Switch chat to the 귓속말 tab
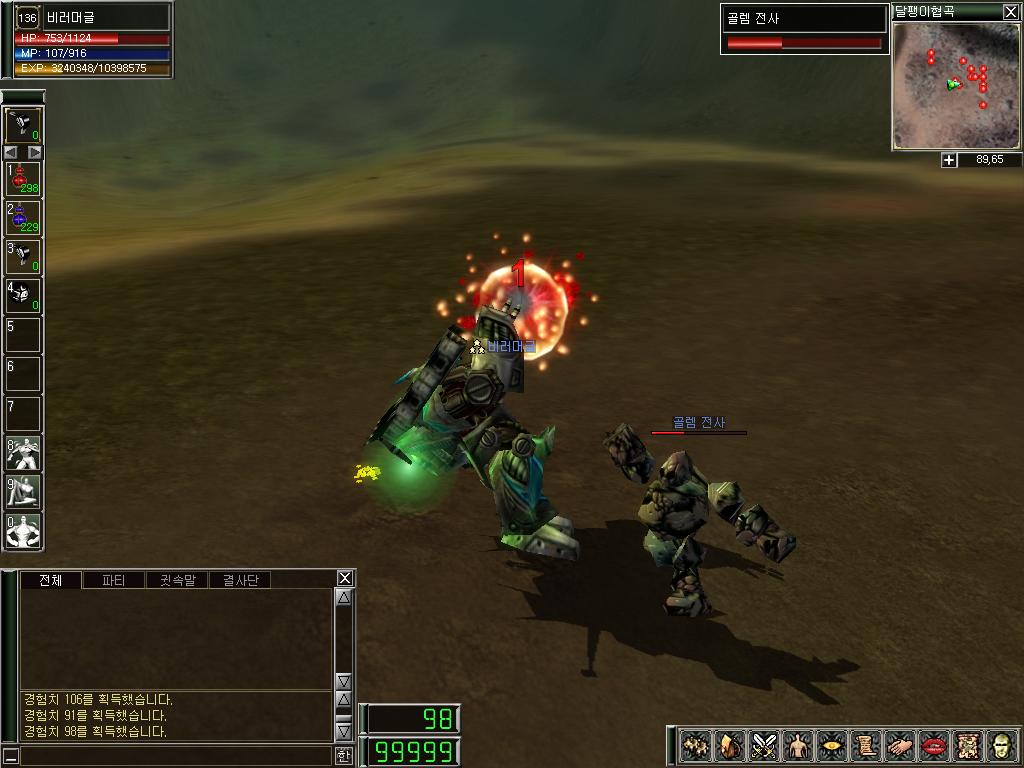 tap(177, 580)
